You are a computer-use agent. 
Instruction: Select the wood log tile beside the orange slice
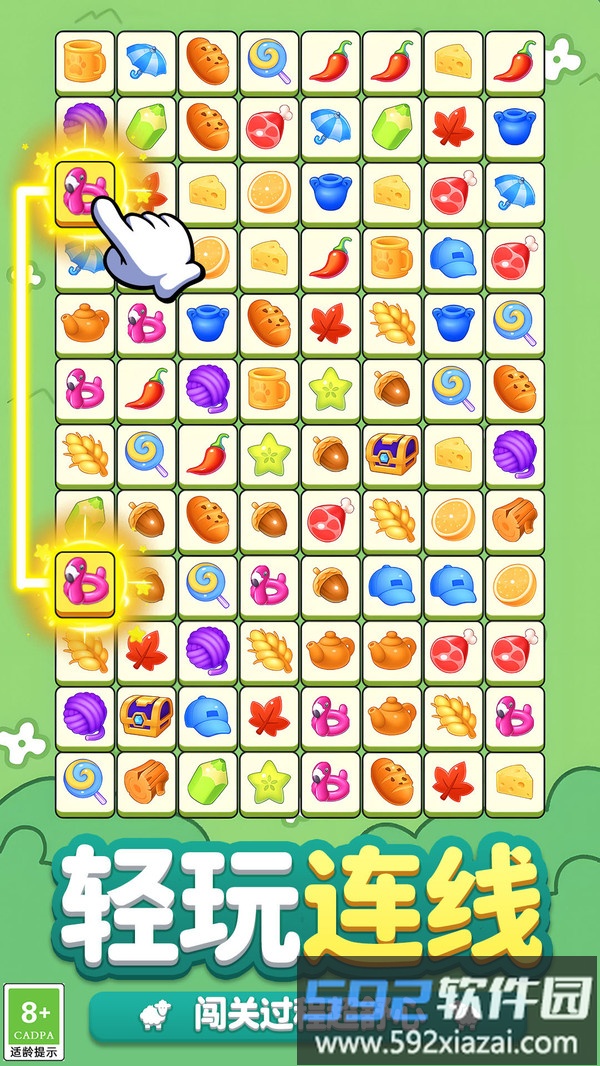coord(515,518)
